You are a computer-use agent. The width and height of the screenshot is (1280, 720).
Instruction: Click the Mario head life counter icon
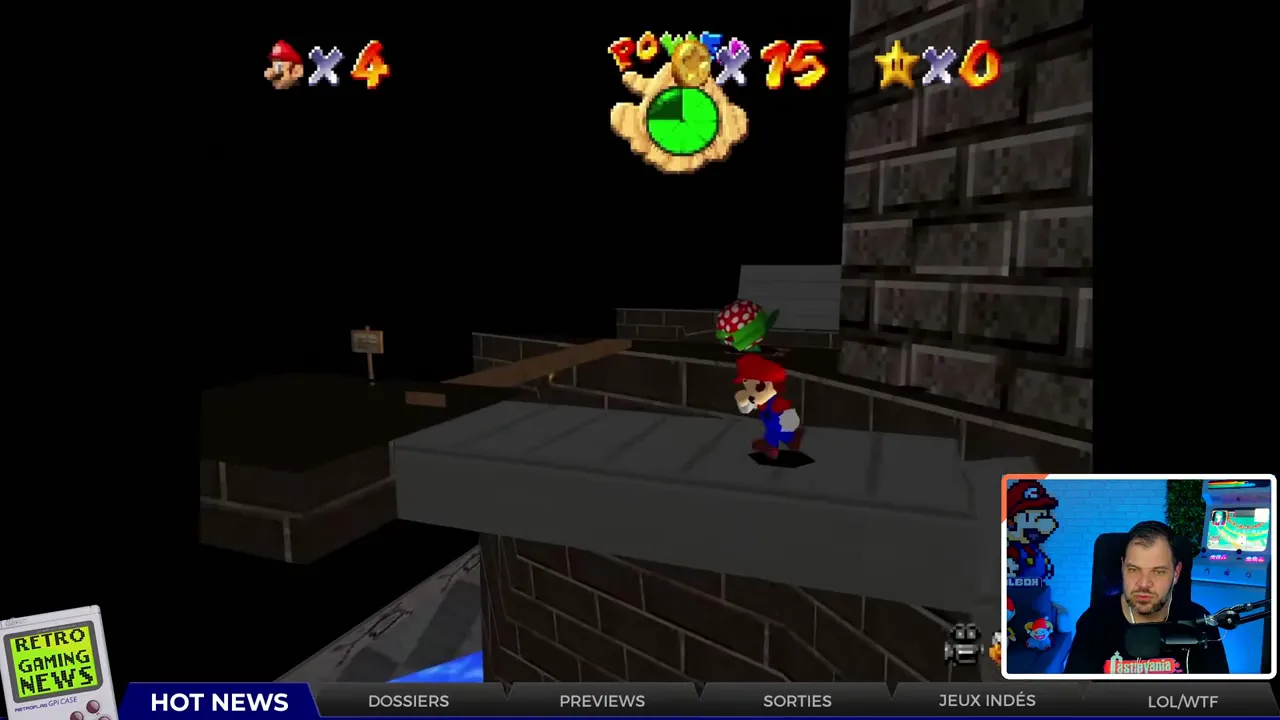284,63
